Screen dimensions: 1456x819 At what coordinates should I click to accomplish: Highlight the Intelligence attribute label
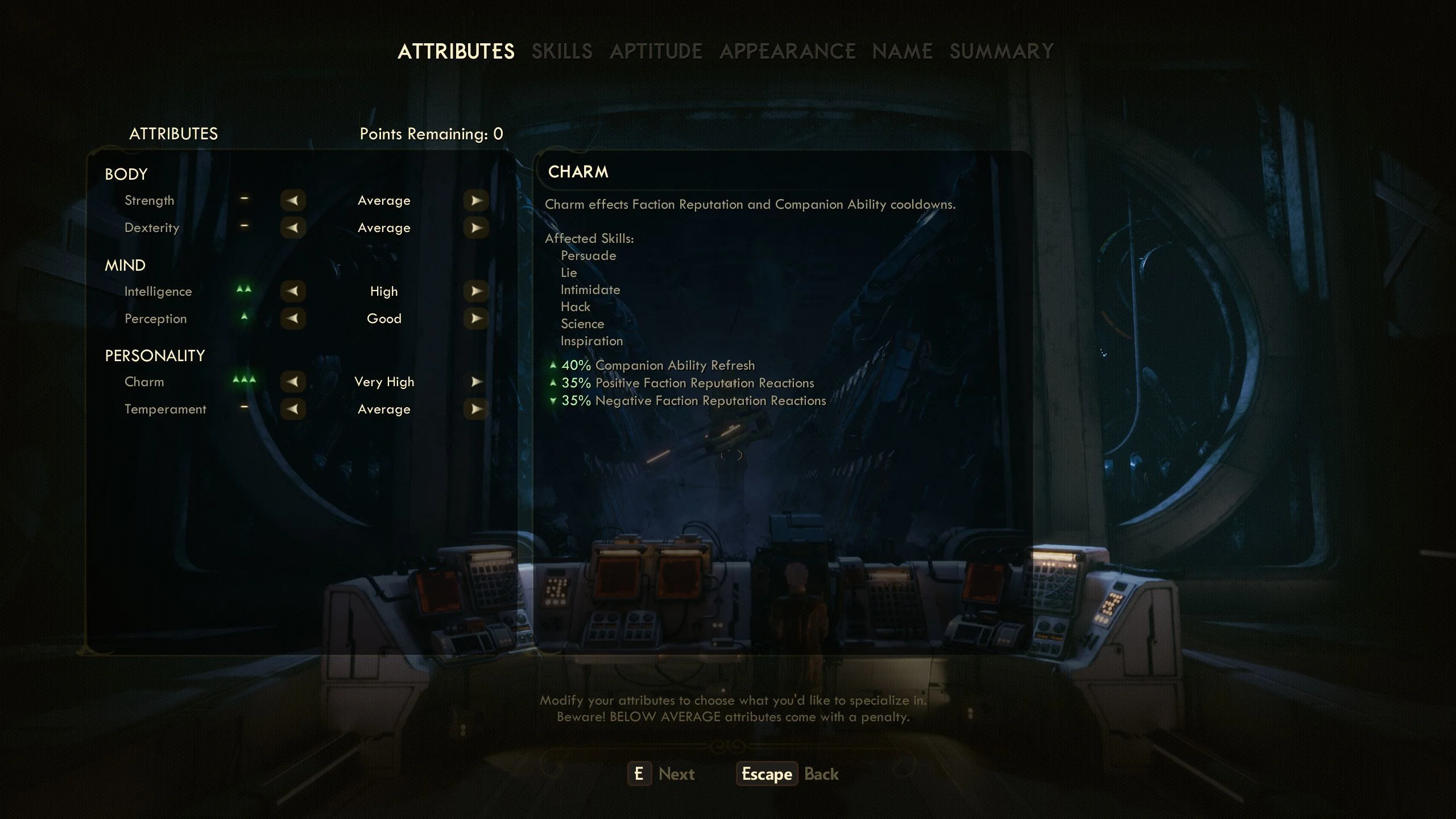[x=158, y=292]
